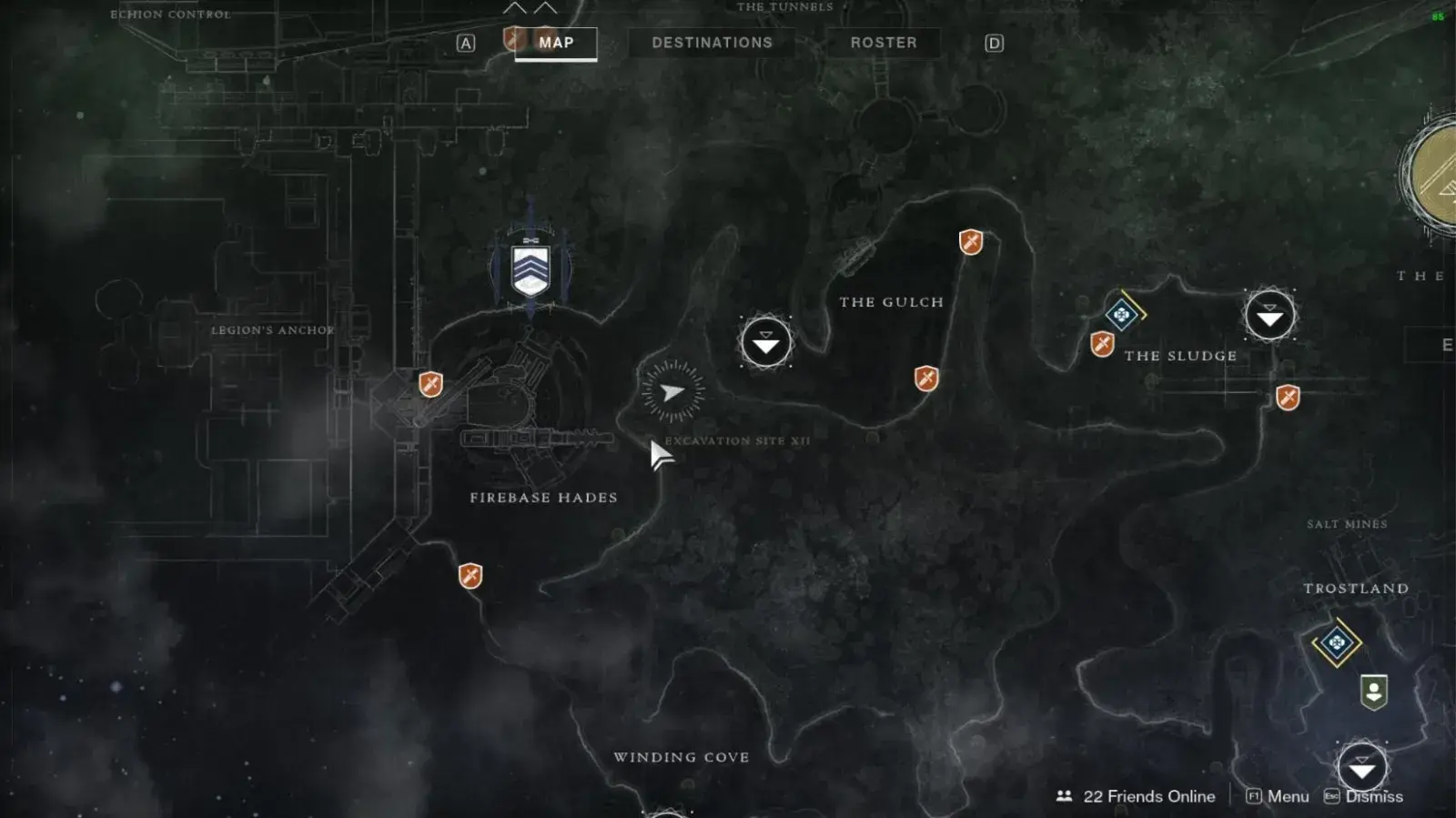Choose the landing zone beside The Gulch
The width and height of the screenshot is (1456, 818).
pos(766,342)
